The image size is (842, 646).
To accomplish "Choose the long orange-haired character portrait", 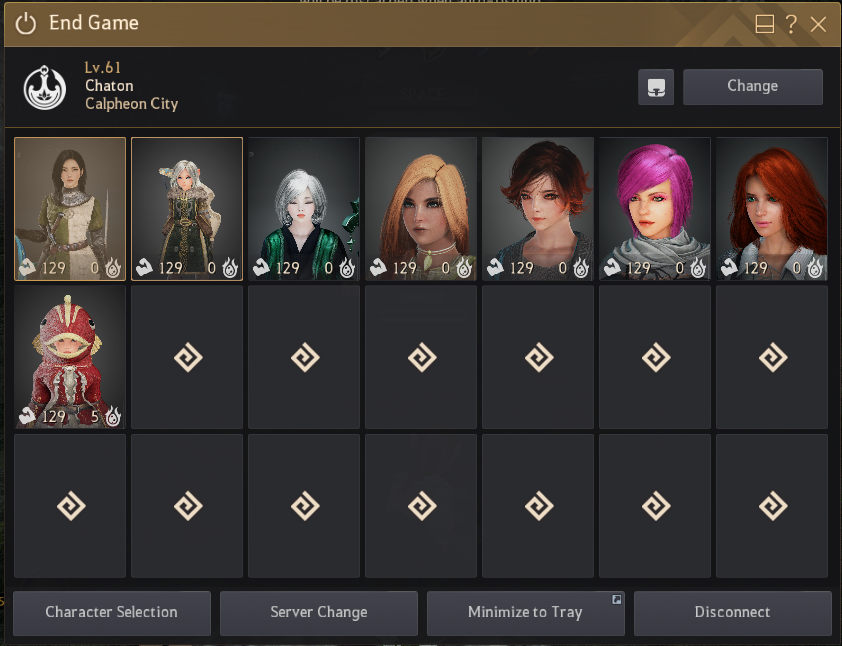I will (421, 208).
